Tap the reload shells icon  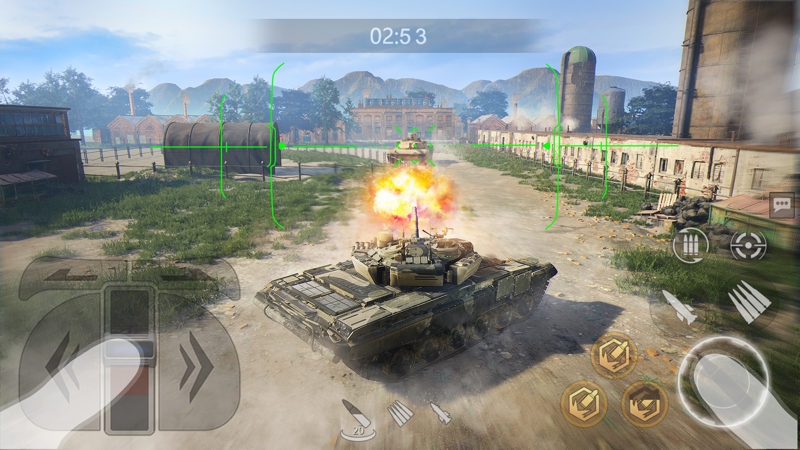coord(690,244)
